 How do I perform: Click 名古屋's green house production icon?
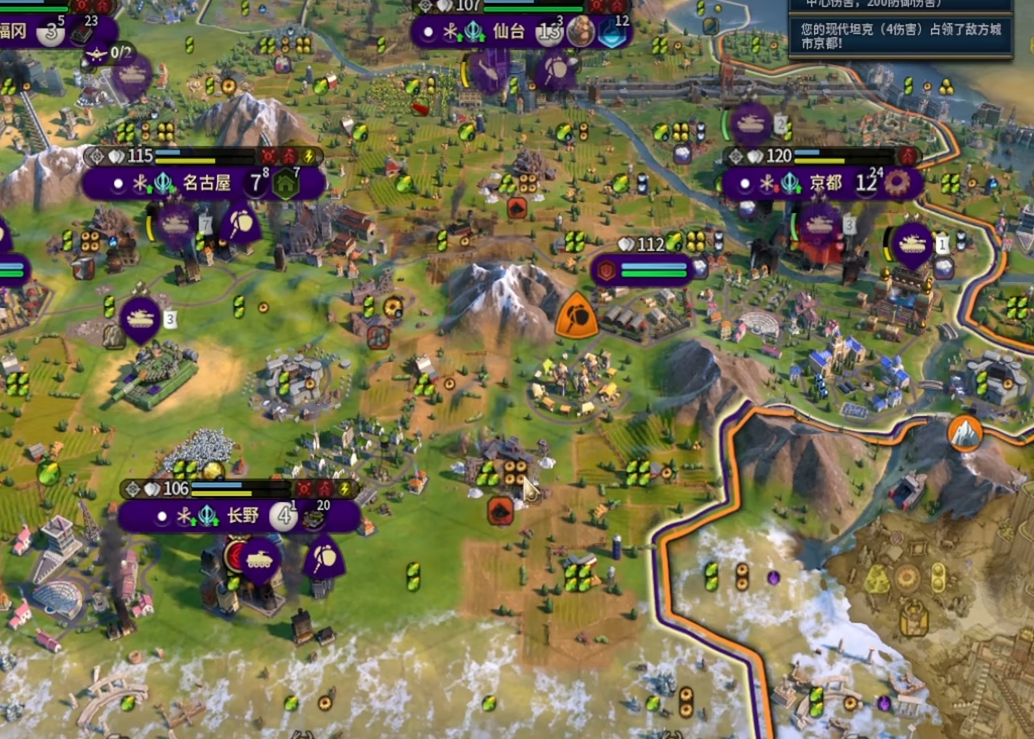pyautogui.click(x=287, y=184)
